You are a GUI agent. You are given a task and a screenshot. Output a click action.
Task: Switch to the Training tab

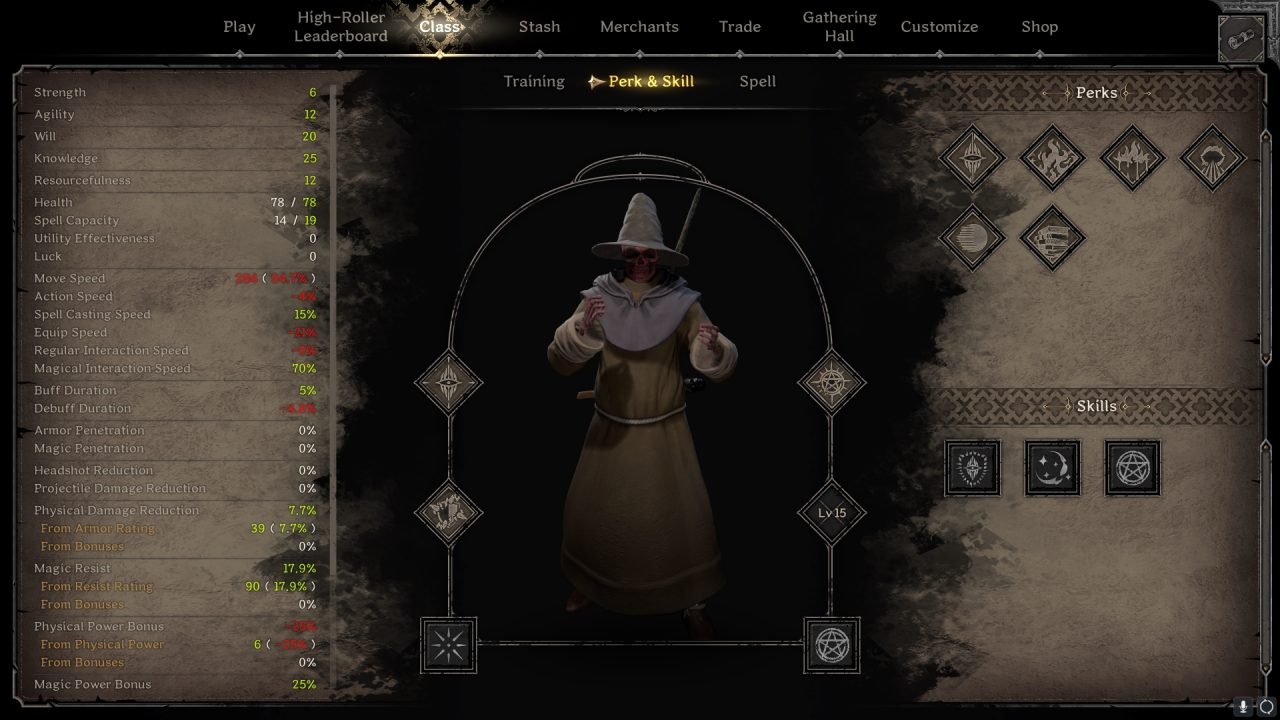[x=533, y=81]
